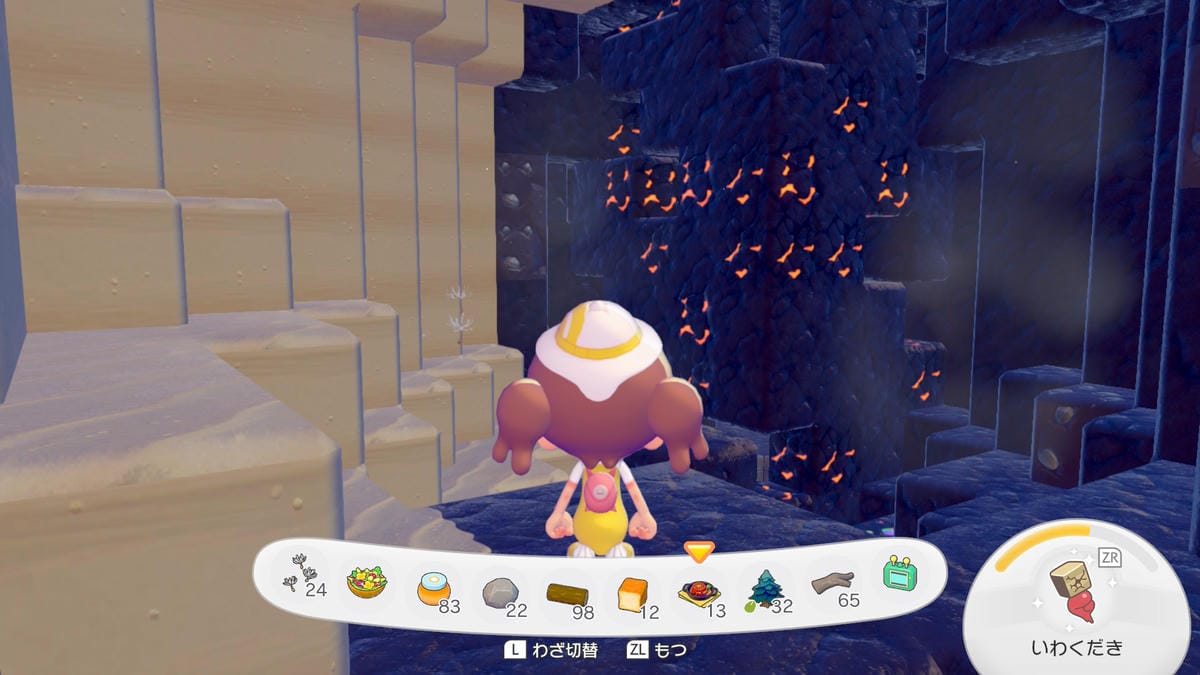The width and height of the screenshot is (1200, 675).
Task: Choose the salad bowl item
Action: click(366, 582)
